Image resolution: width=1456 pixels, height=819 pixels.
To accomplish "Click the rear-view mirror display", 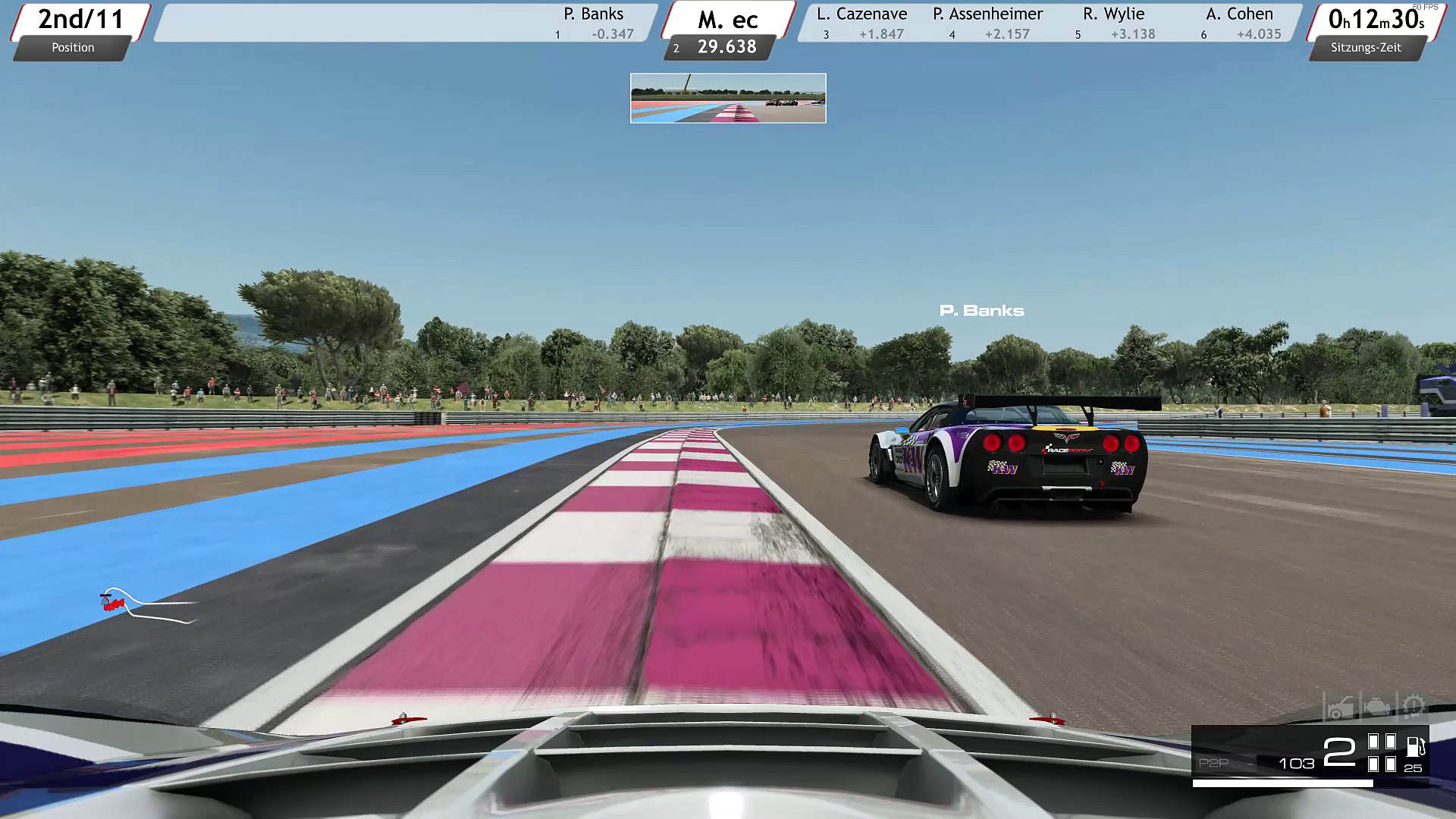I will click(x=728, y=98).
